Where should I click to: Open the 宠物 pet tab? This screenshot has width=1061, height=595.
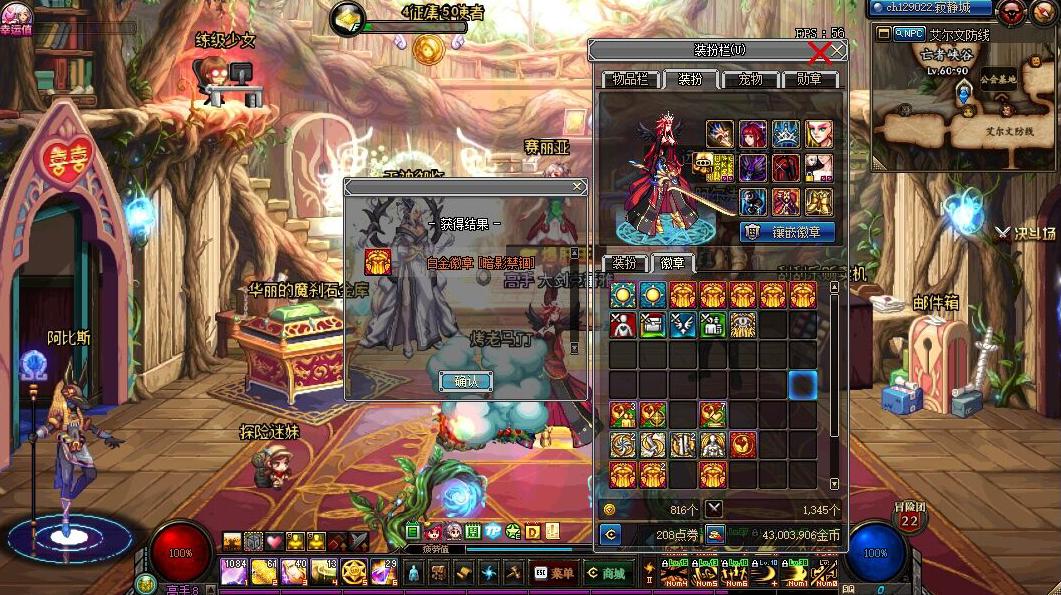pyautogui.click(x=750, y=79)
